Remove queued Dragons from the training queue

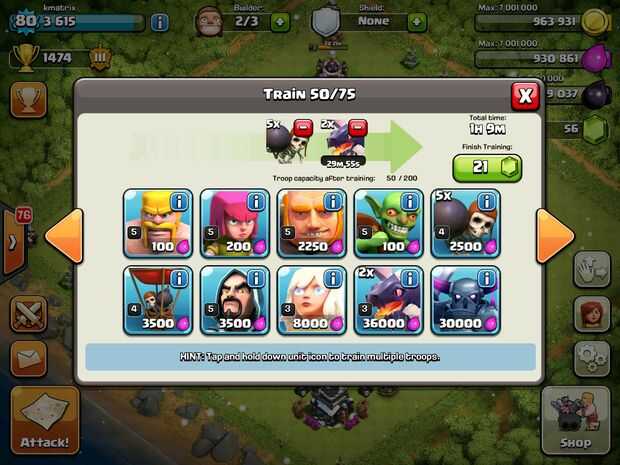click(357, 127)
